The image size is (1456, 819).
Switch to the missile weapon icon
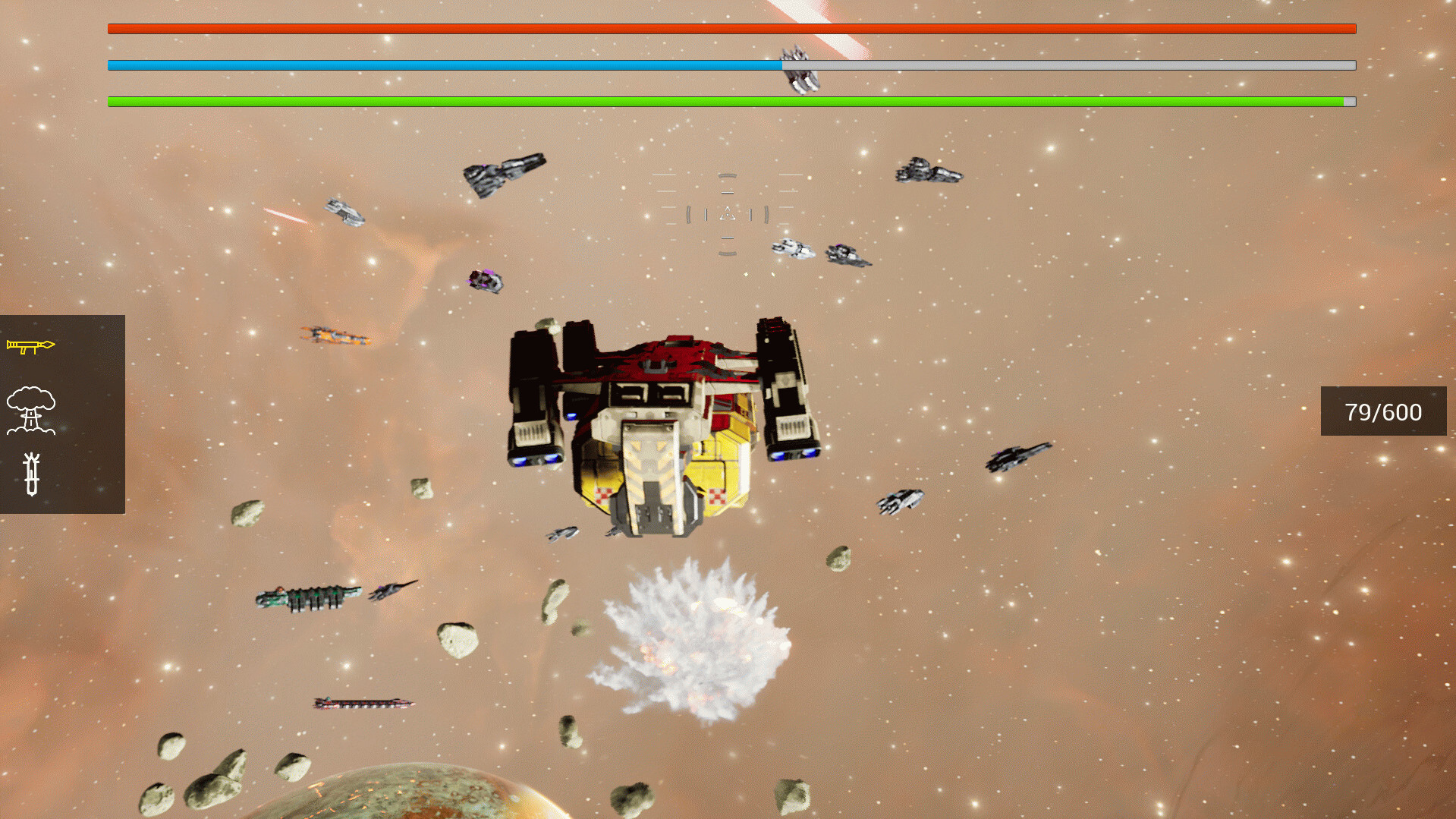click(x=31, y=474)
